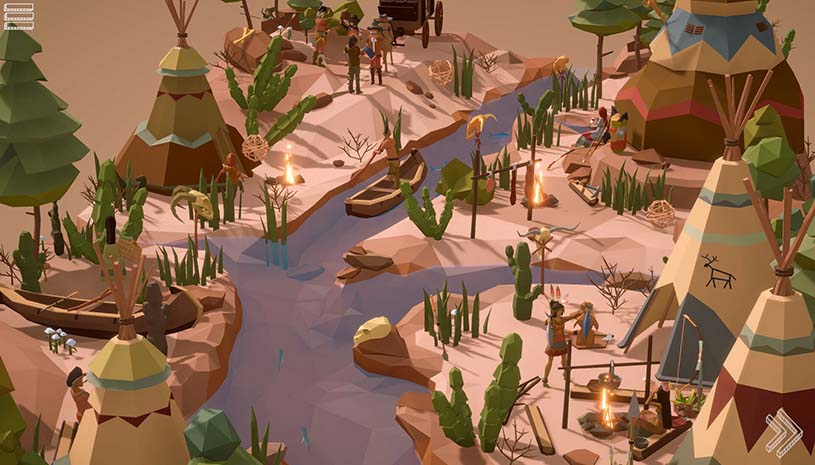Open the three-bar menu icon
The width and height of the screenshot is (815, 465).
[18, 16]
